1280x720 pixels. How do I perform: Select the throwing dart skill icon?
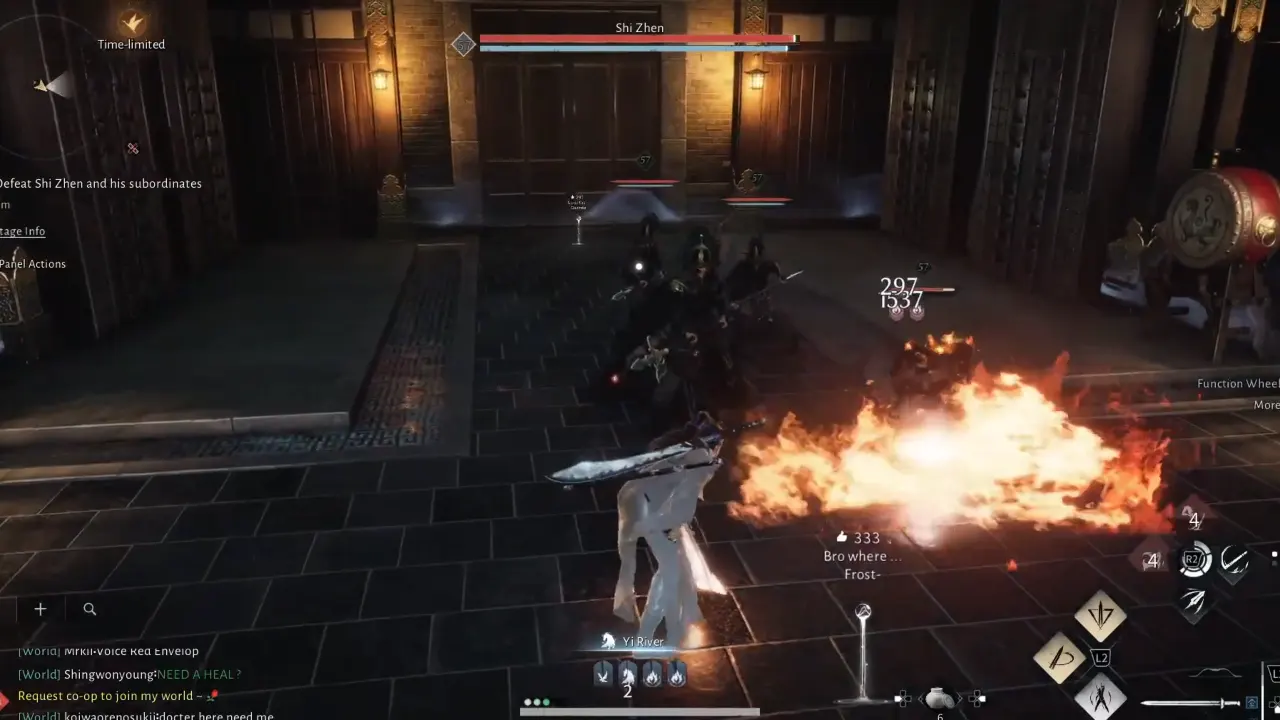(1195, 600)
